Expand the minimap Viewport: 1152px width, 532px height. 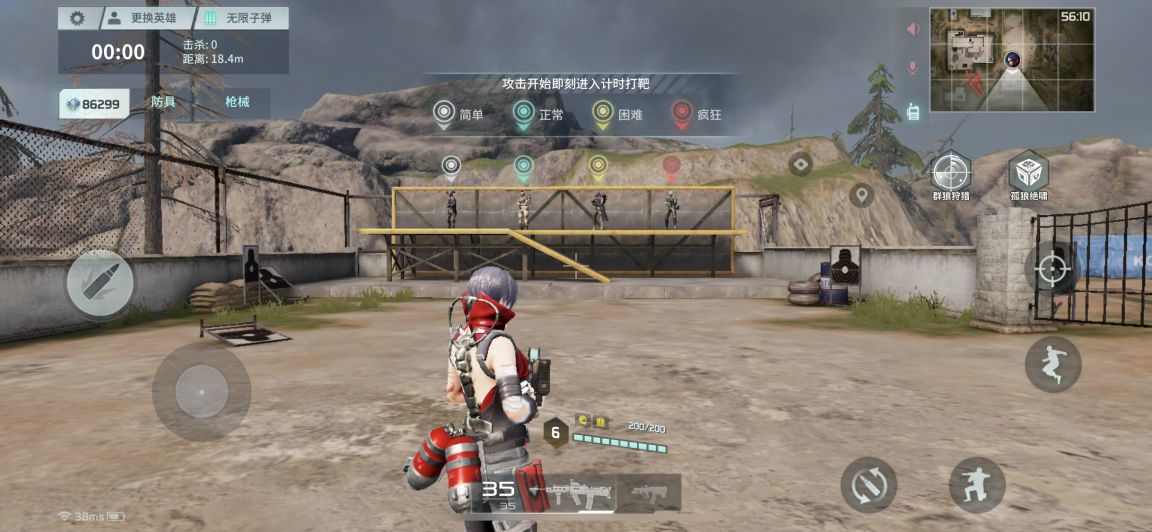[1011, 60]
